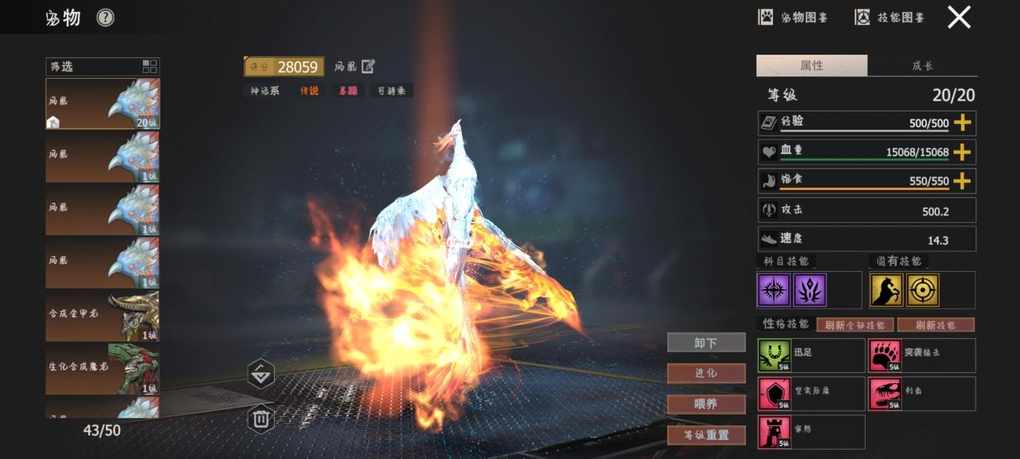This screenshot has height=459, width=1020.
Task: Add experience with the 经验 plus button
Action: (x=962, y=122)
